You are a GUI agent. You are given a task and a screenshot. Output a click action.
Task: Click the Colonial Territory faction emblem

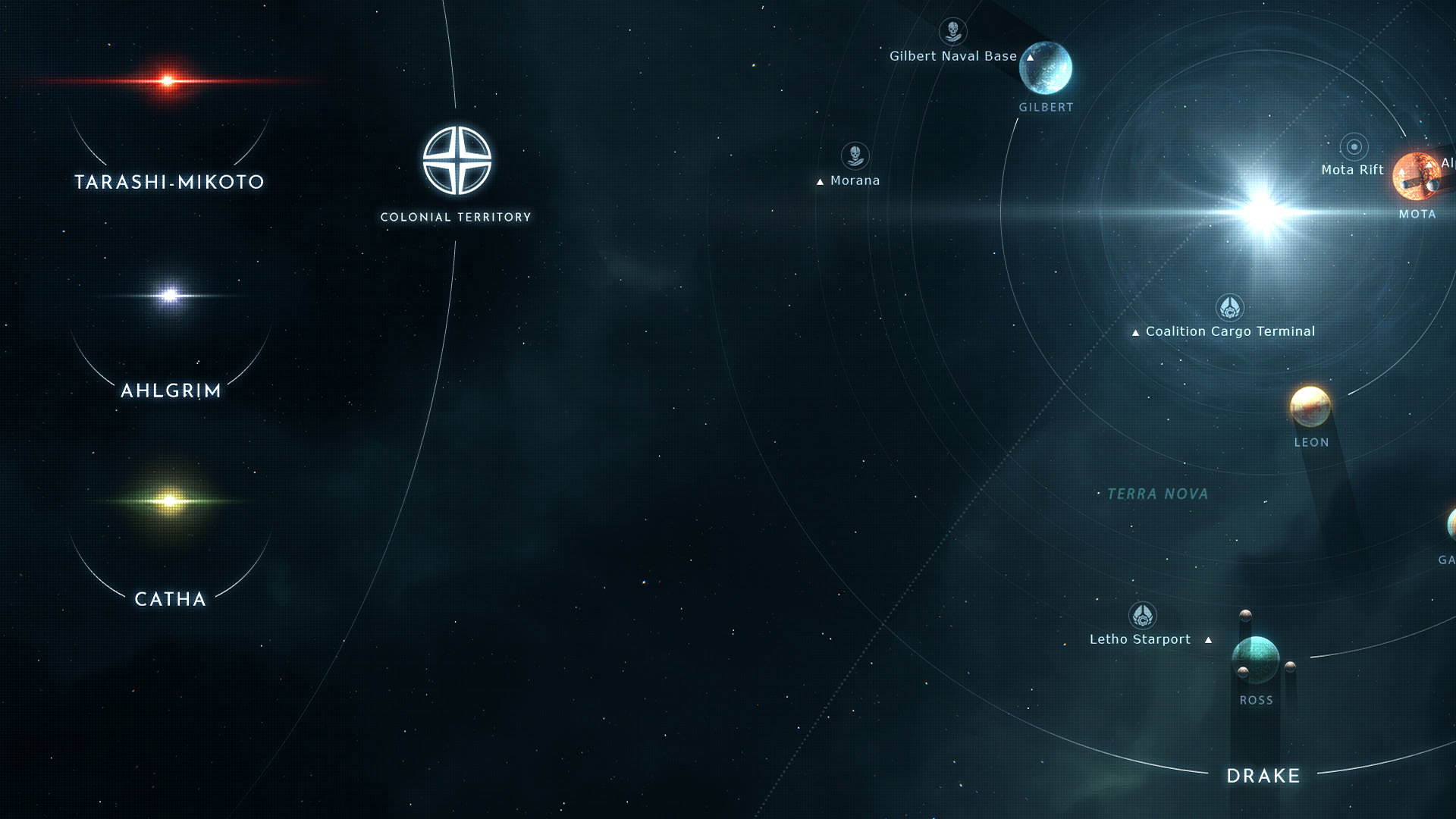tap(457, 161)
